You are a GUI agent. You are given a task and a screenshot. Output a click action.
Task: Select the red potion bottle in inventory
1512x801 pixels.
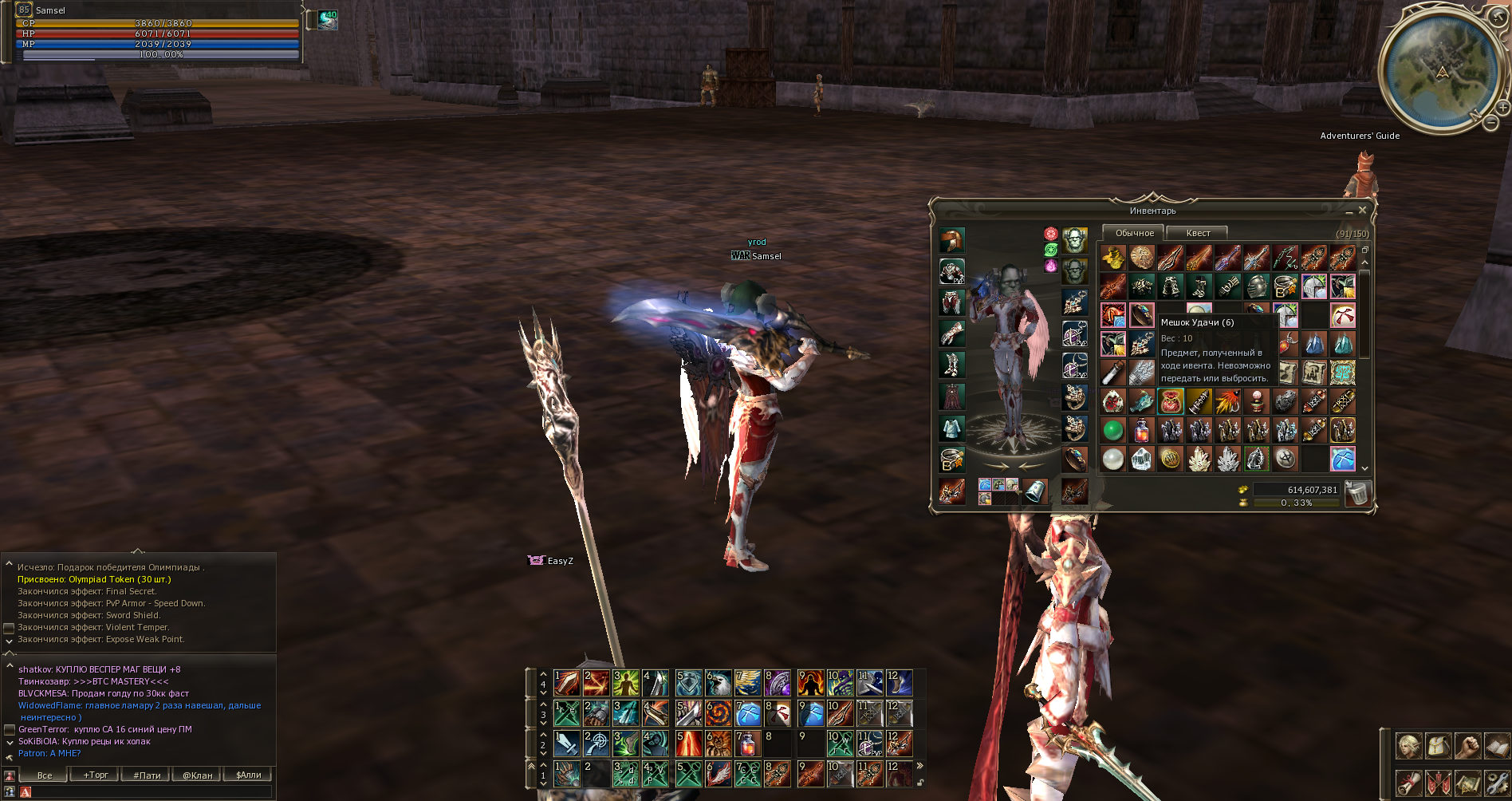pos(1141,431)
